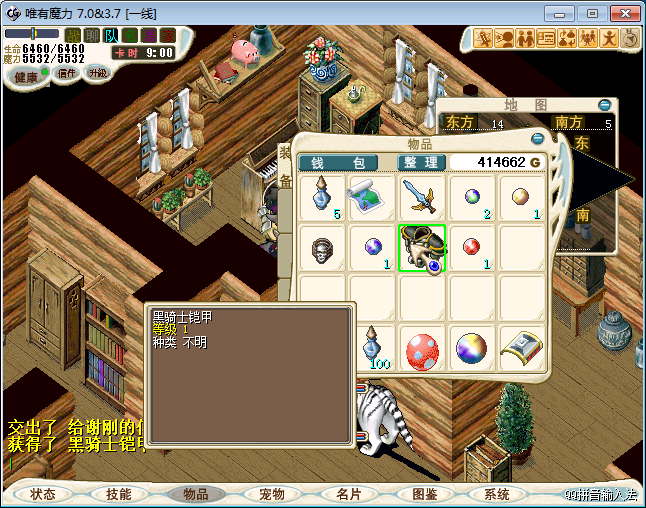Open the 状态 status menu
This screenshot has height=508, width=646.
point(43,494)
